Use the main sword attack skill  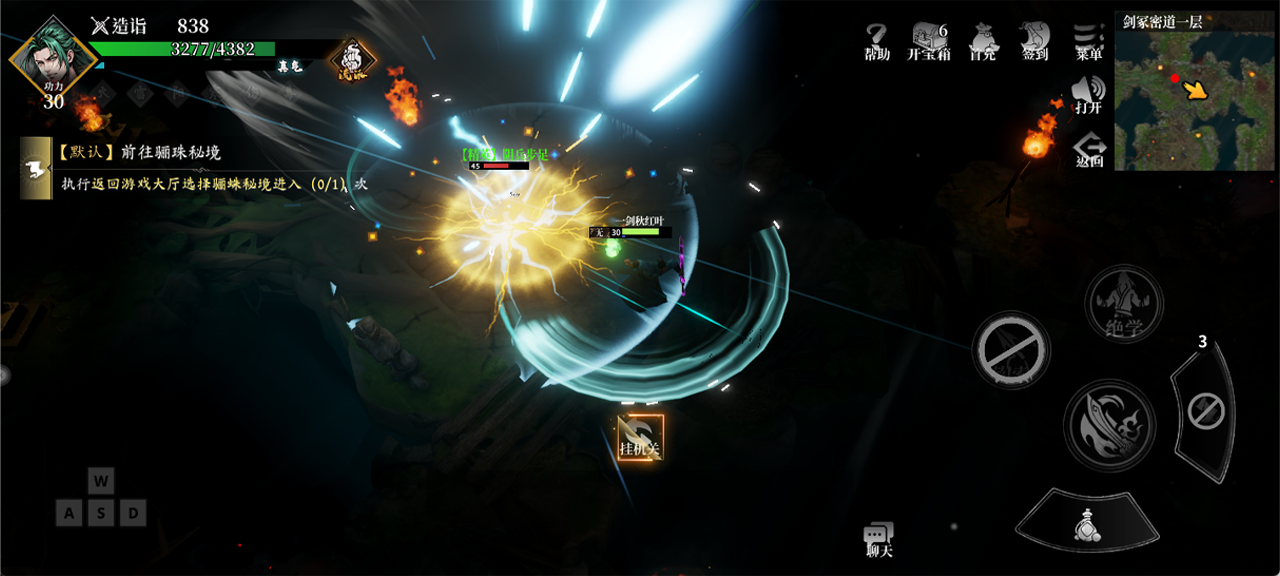pos(1109,424)
